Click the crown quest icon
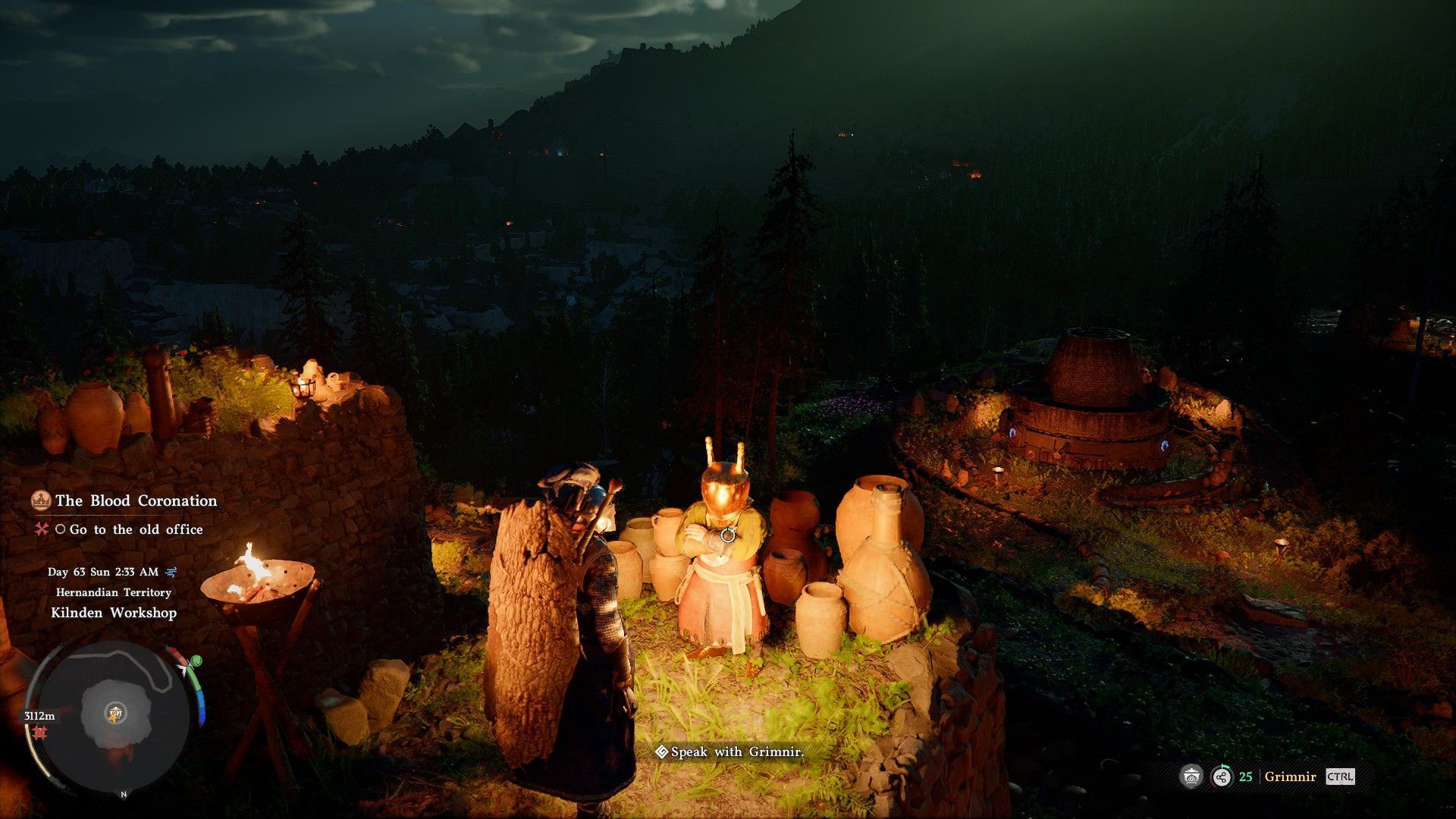The height and width of the screenshot is (819, 1456). coord(40,500)
